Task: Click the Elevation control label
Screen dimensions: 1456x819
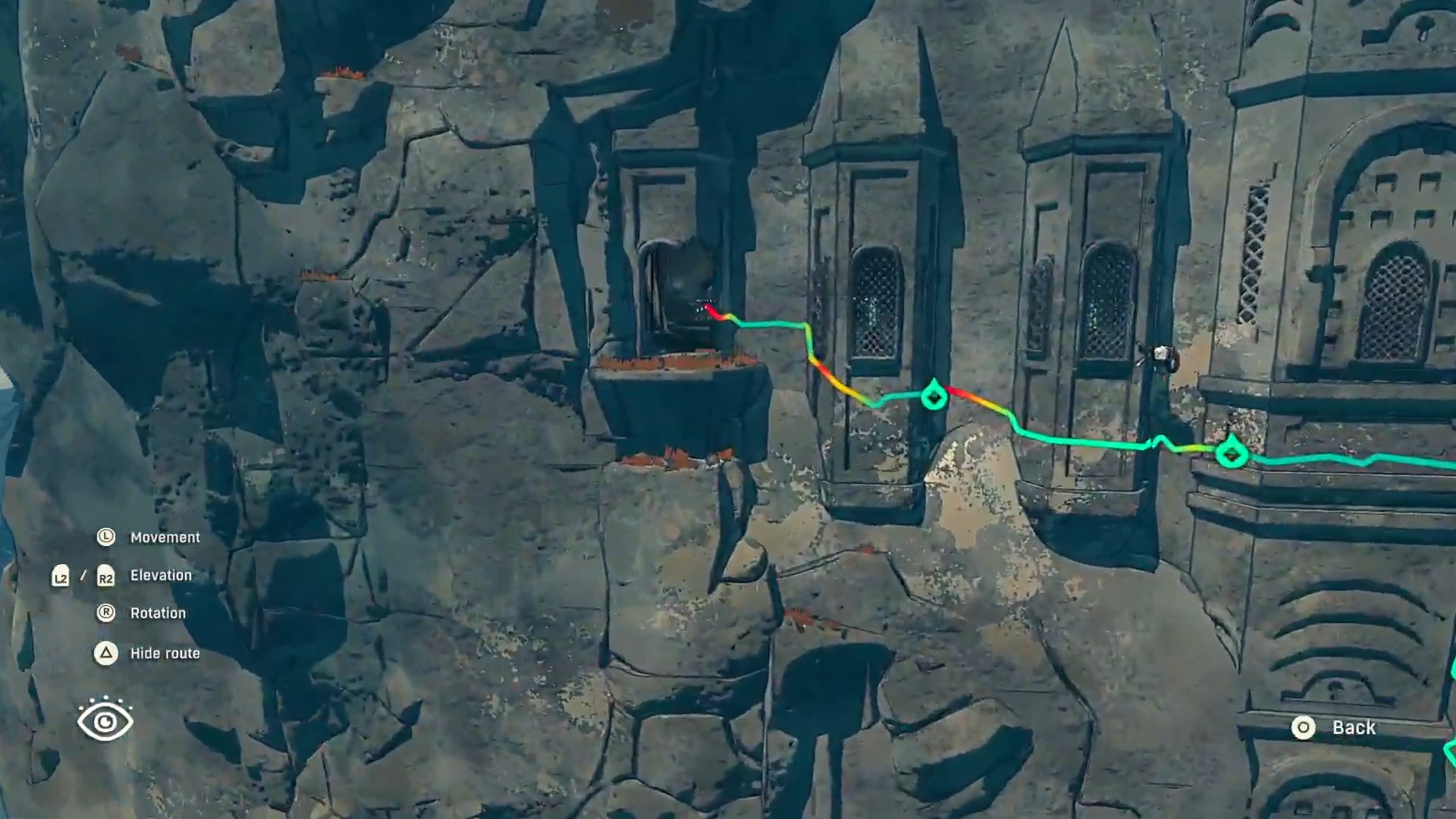Action: pos(161,575)
